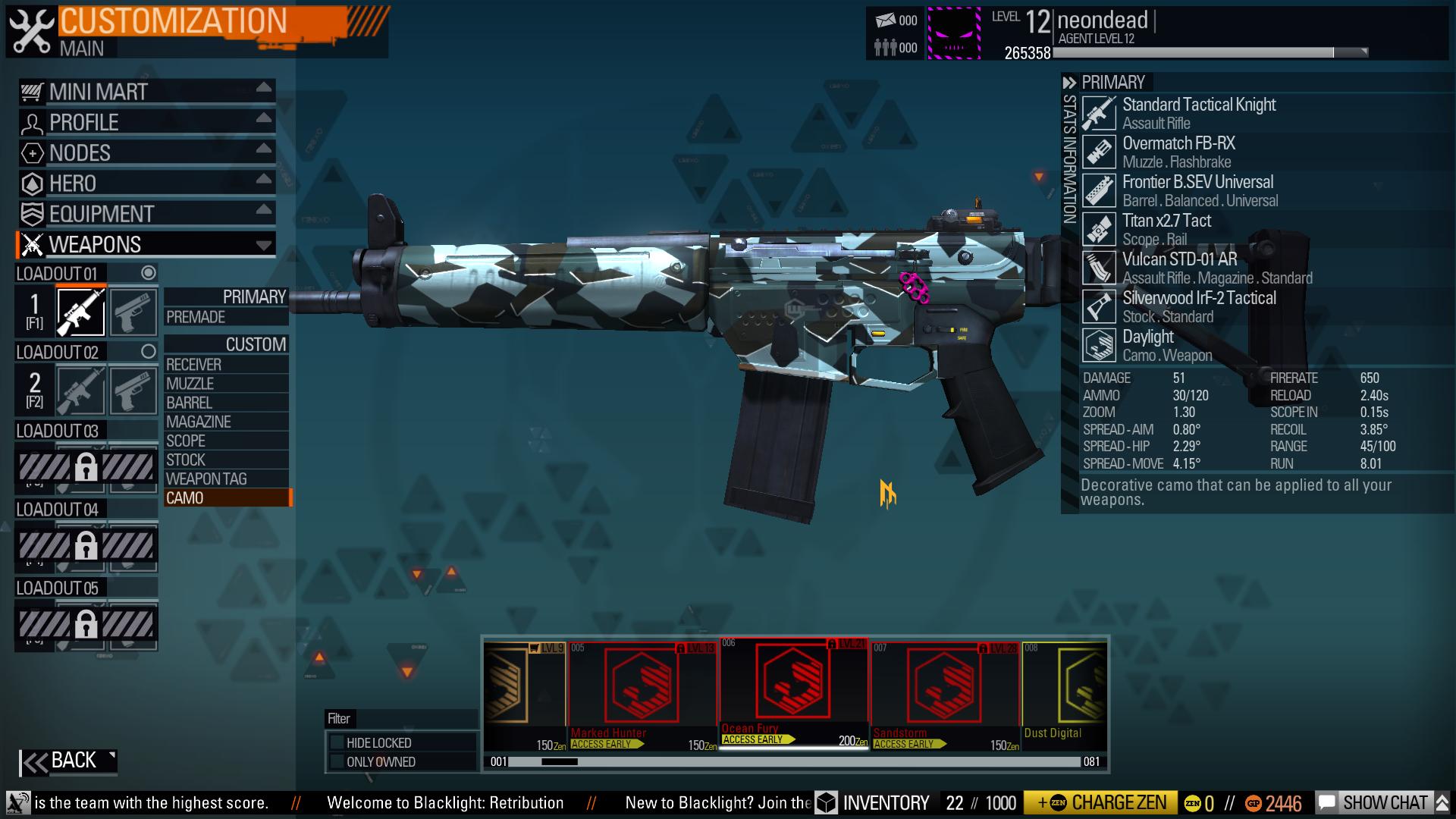Click the Charge Zen button
1456x819 pixels.
pos(1100,803)
